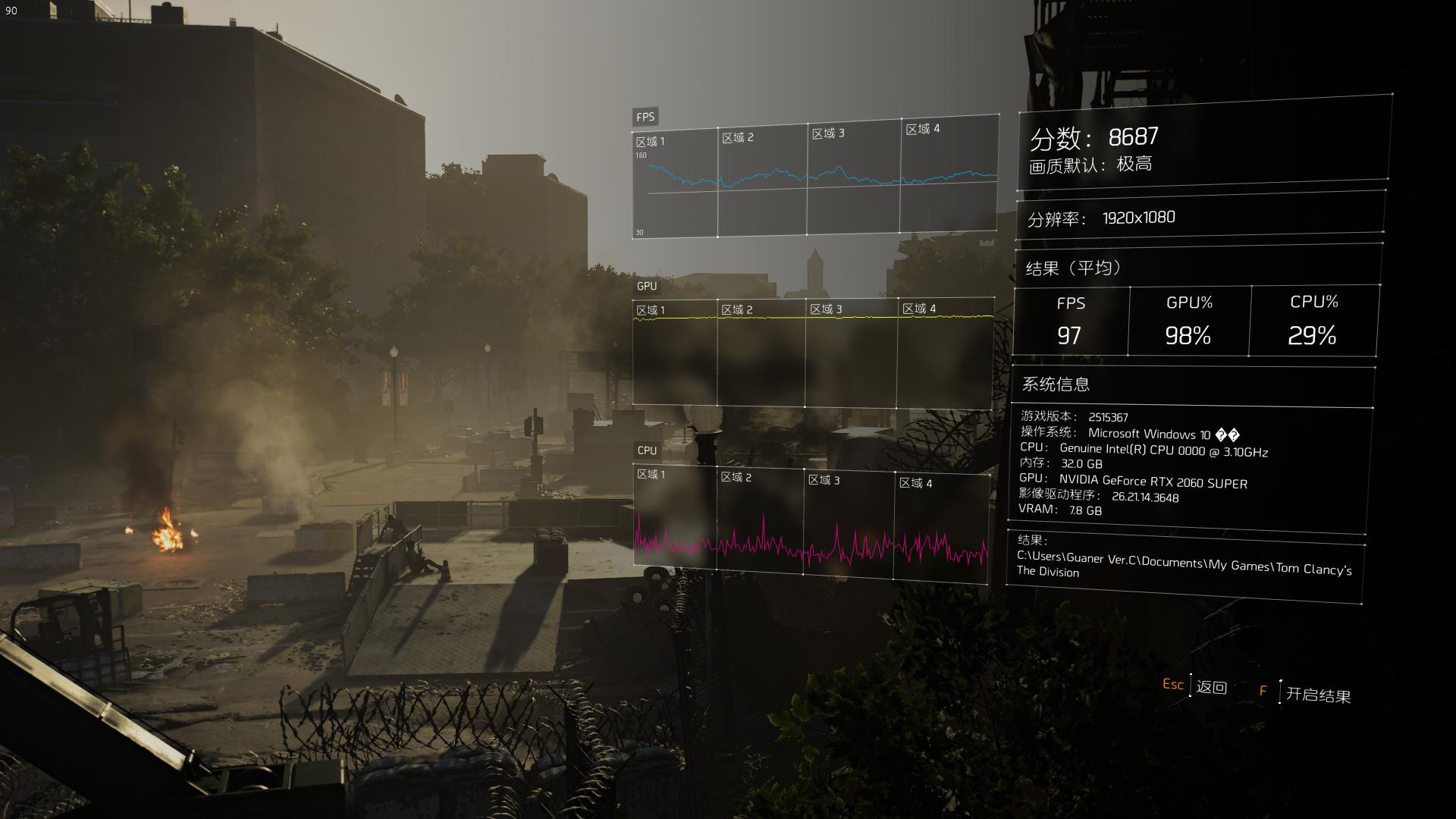Click the 画质默认 极高 quality indicator
This screenshot has height=819, width=1456.
coord(1086,165)
